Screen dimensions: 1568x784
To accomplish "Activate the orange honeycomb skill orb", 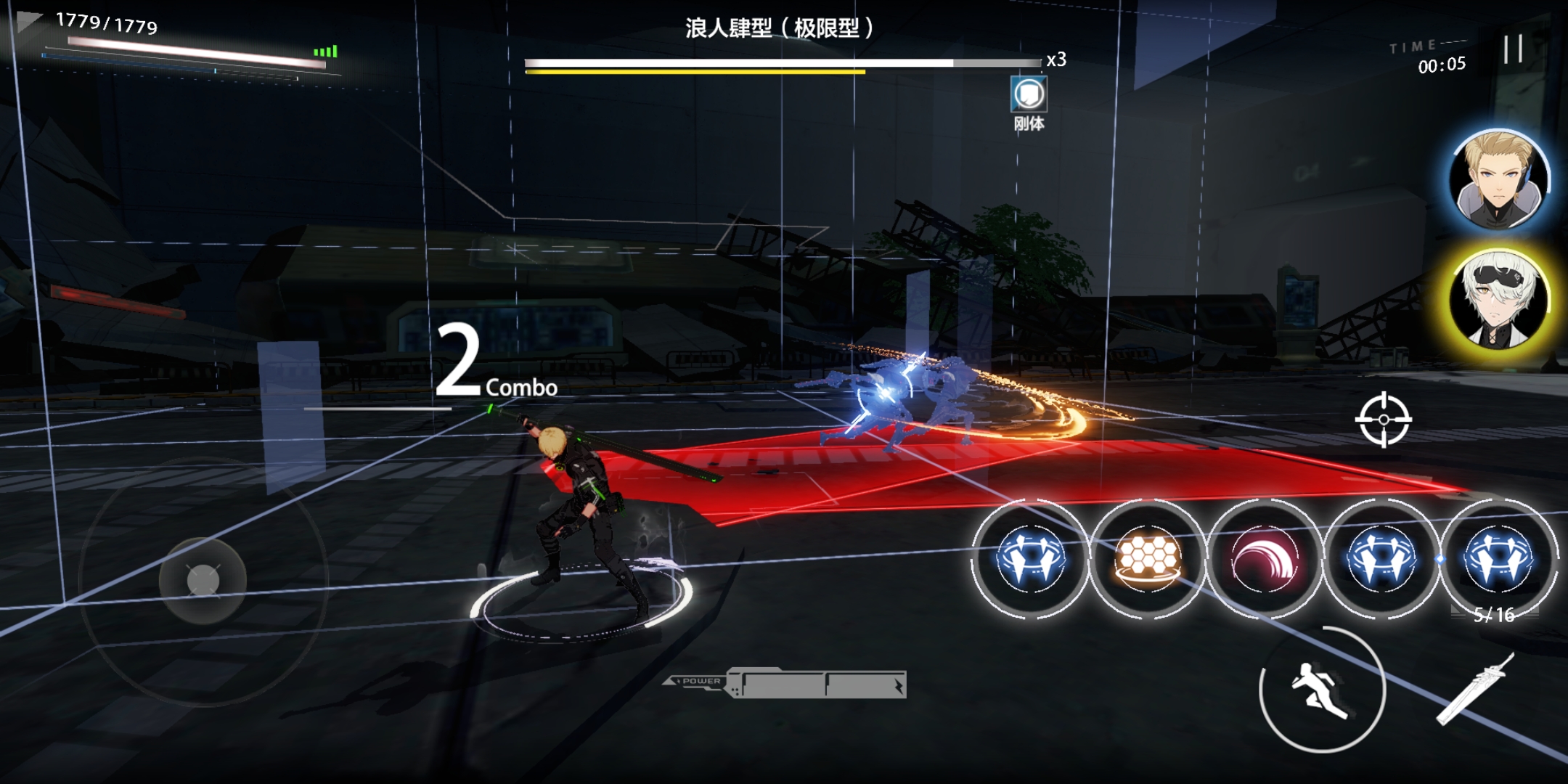I will [1147, 559].
